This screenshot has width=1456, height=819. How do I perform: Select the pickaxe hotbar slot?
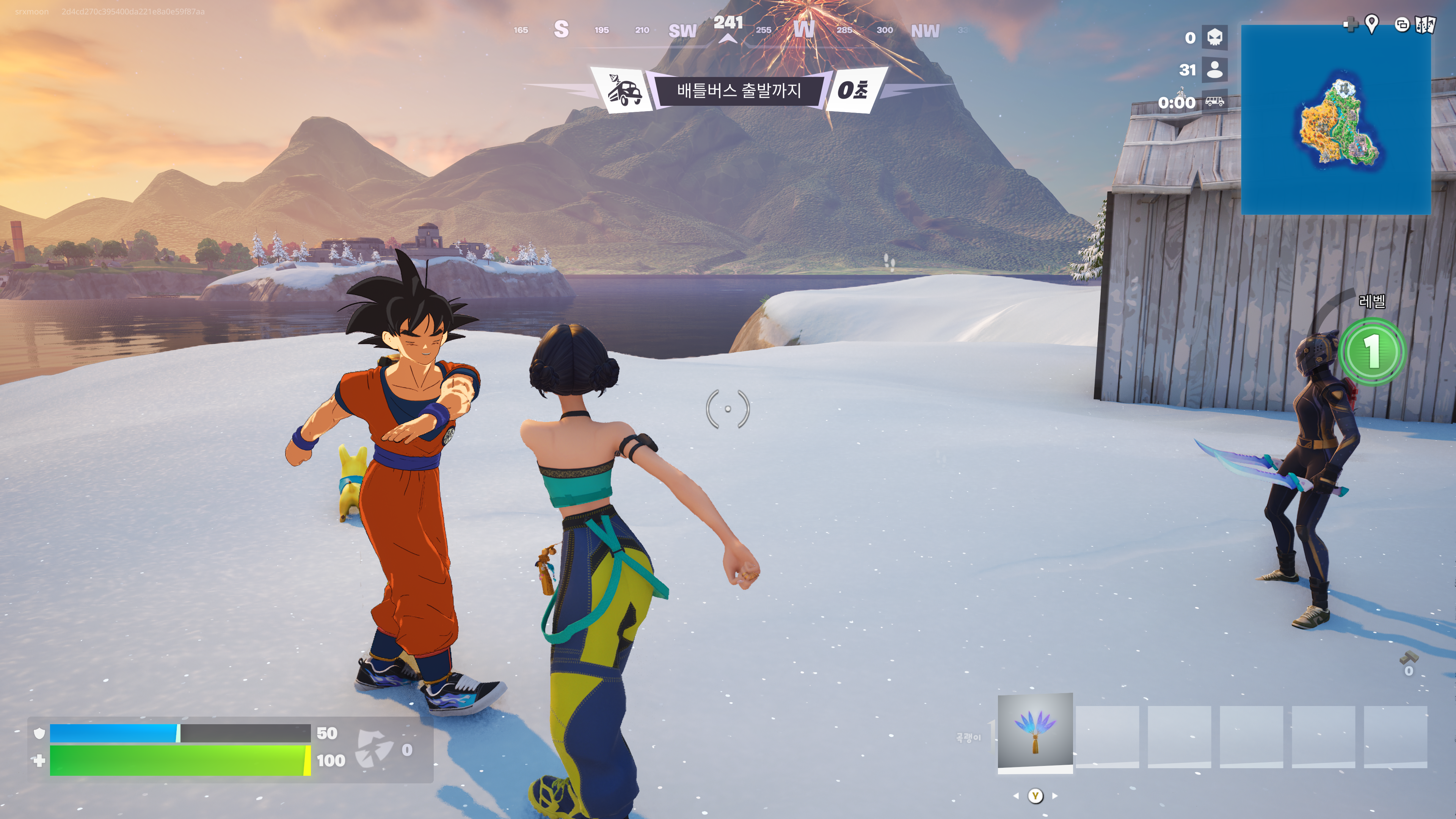pos(1035,731)
